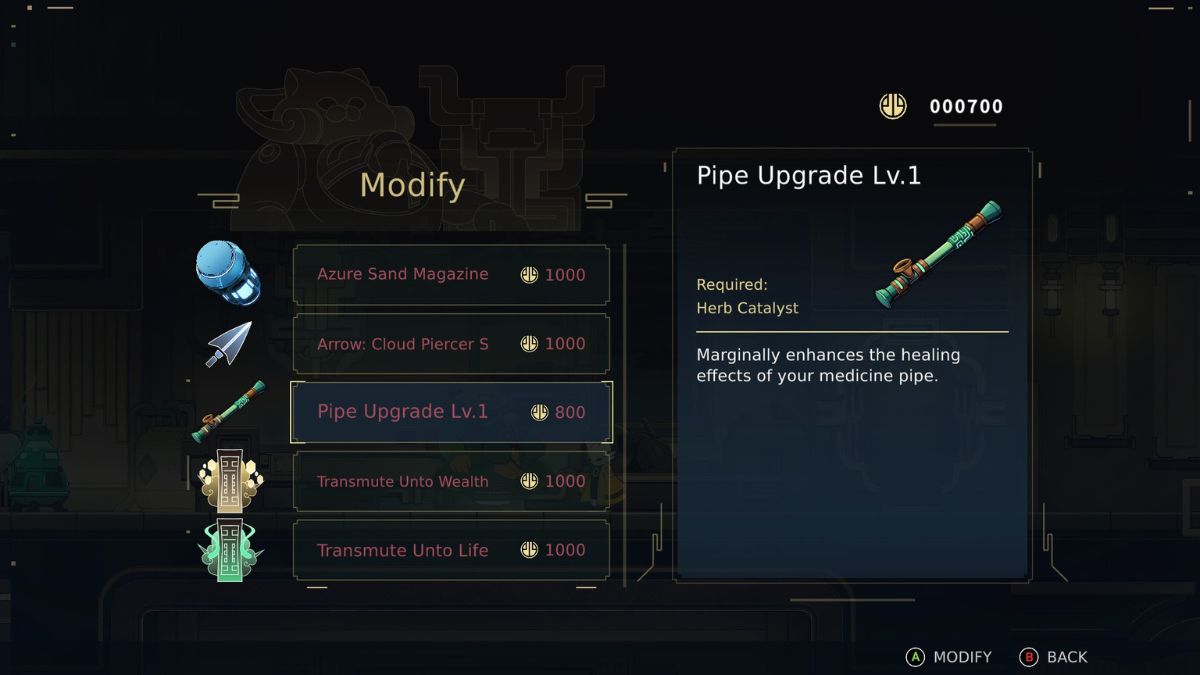The image size is (1200, 675).
Task: Pick the Transmute Unto Wealth entry
Action: (451, 481)
